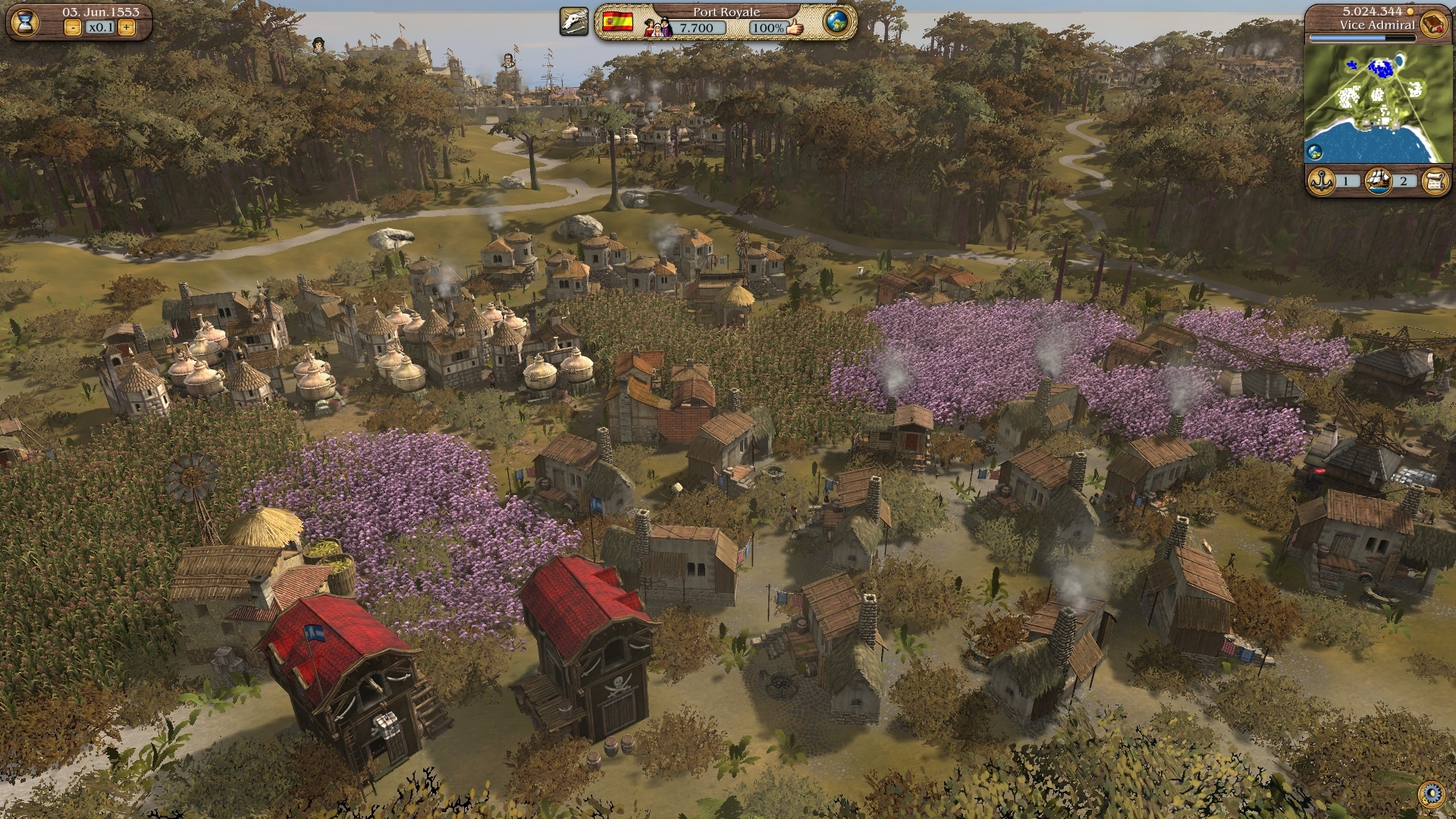Show population details via the citizens icon
This screenshot has width=1456, height=819.
point(657,27)
